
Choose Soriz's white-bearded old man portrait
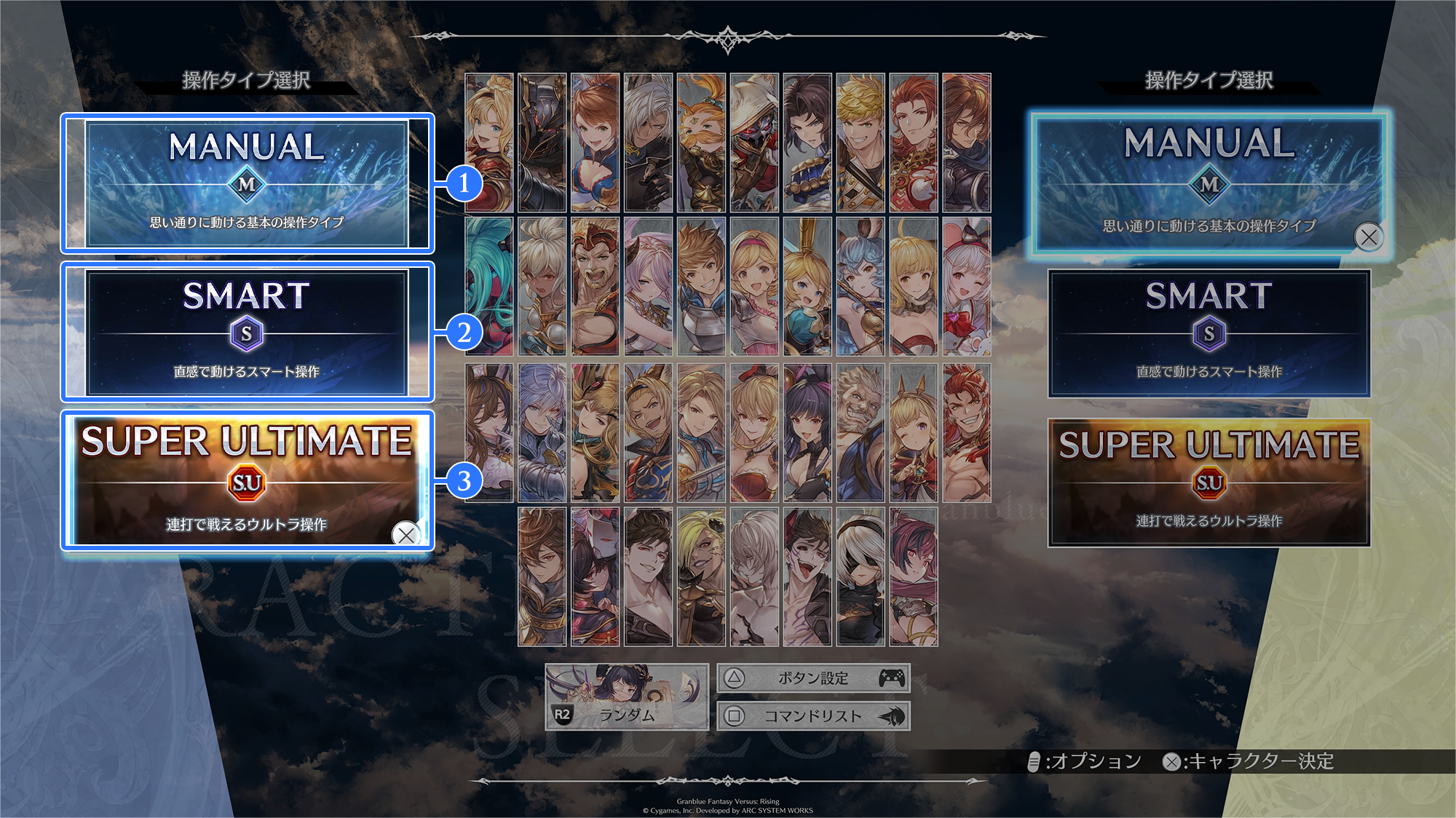[860, 433]
